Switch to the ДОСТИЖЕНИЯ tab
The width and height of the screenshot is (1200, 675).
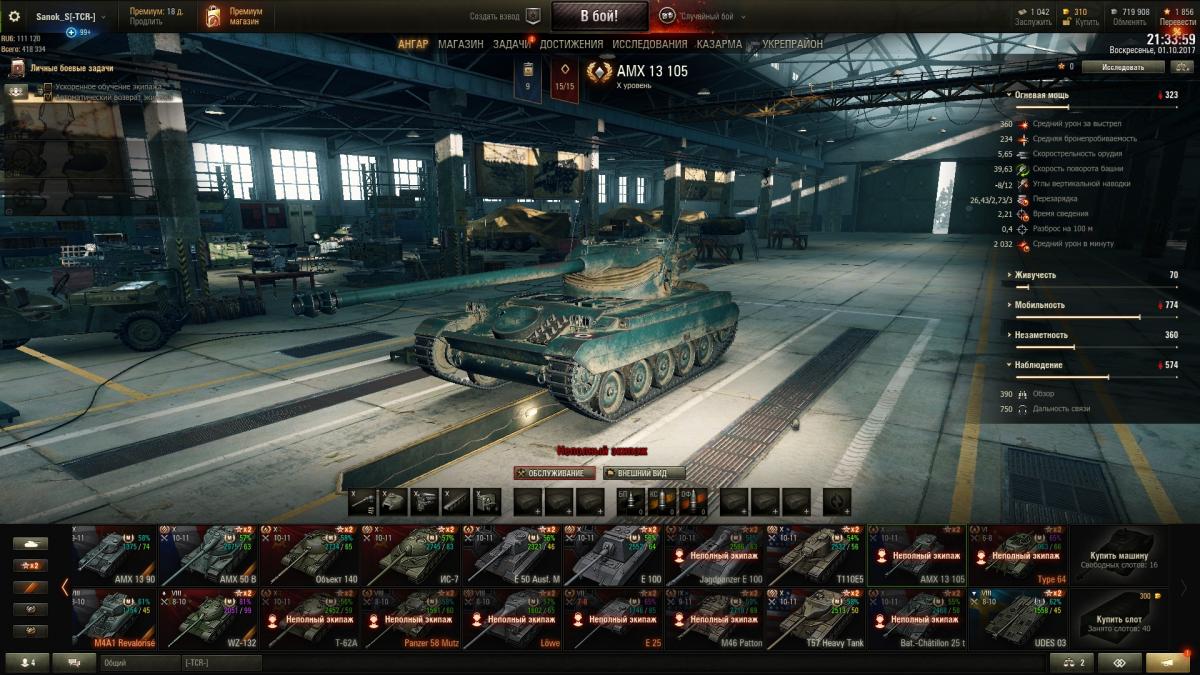click(x=571, y=45)
